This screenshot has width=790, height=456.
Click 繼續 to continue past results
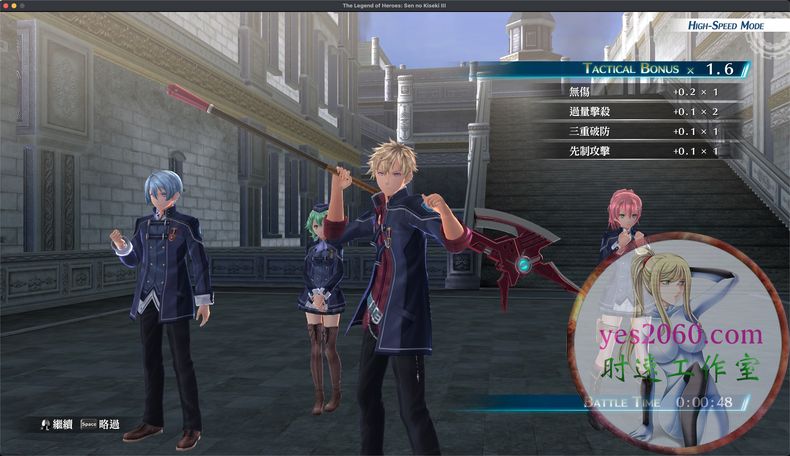point(56,424)
